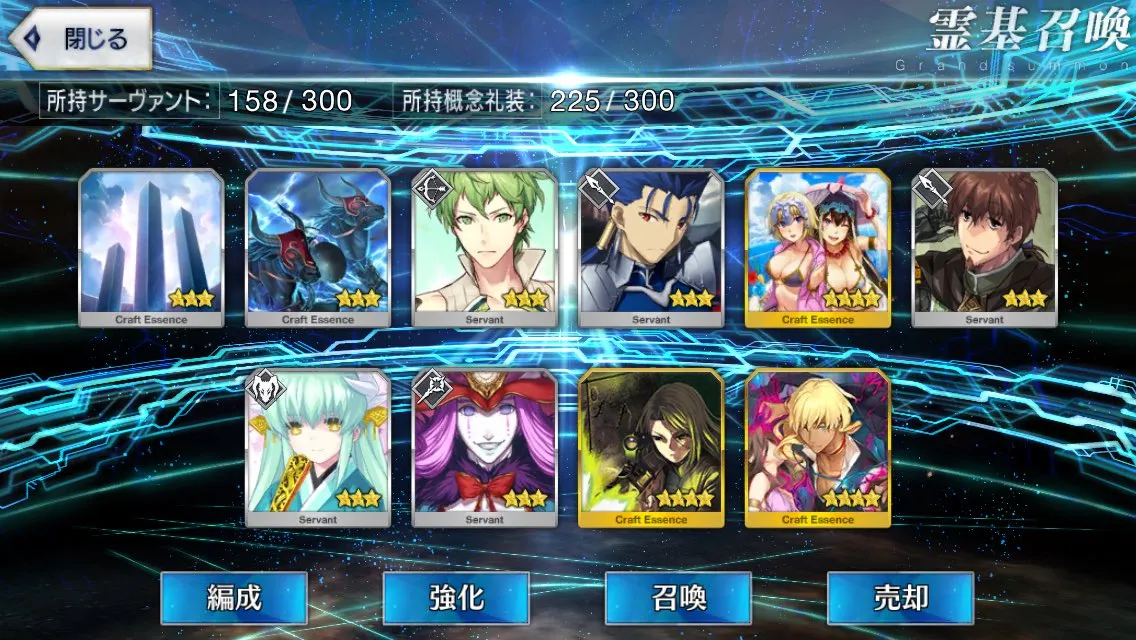Open the 編成 formation menu
Image resolution: width=1136 pixels, height=640 pixels.
(x=233, y=598)
